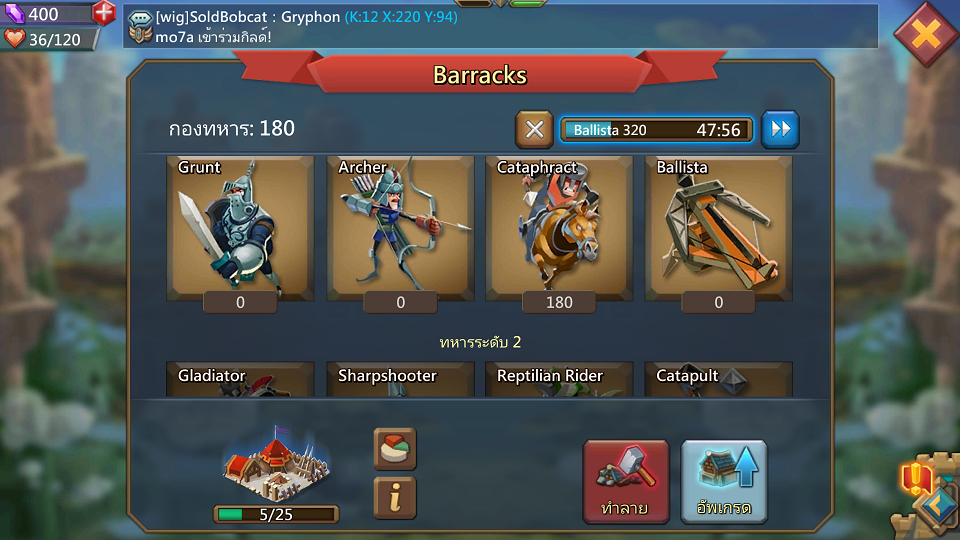Choose the Archer troop card

point(400,228)
